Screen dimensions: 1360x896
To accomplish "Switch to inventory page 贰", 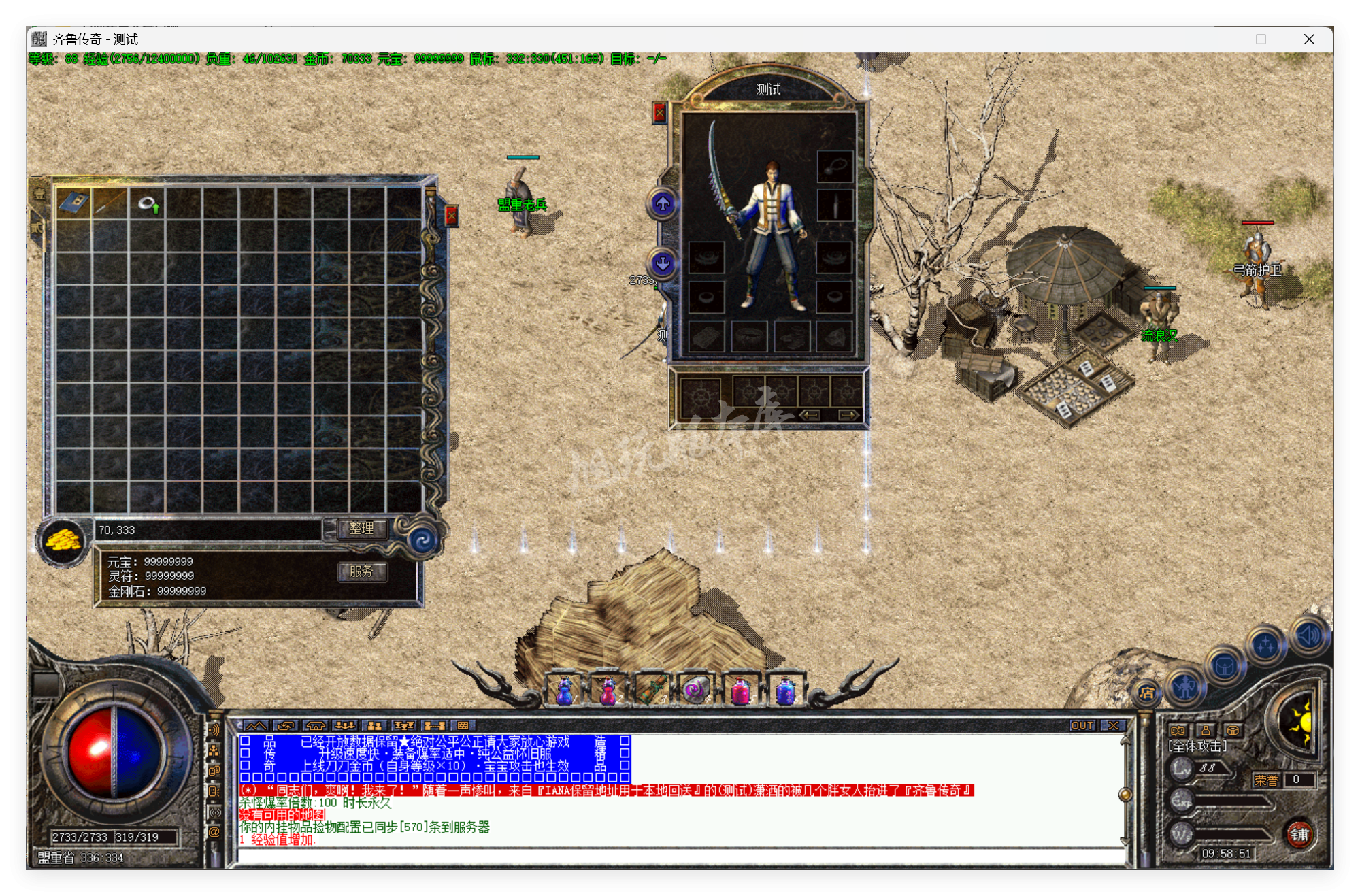I will click(x=37, y=228).
